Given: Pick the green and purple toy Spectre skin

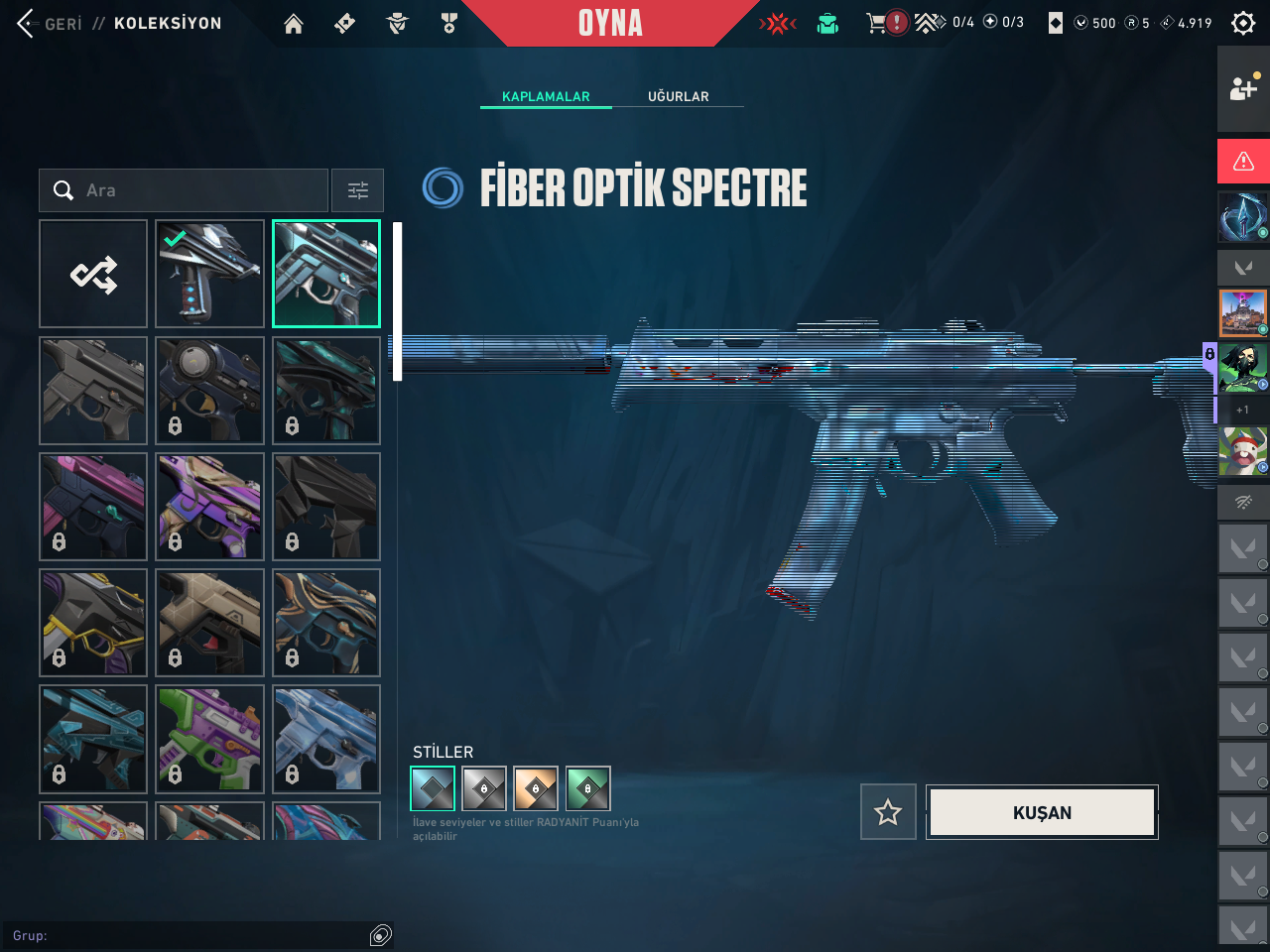Looking at the screenshot, I should pyautogui.click(x=209, y=739).
